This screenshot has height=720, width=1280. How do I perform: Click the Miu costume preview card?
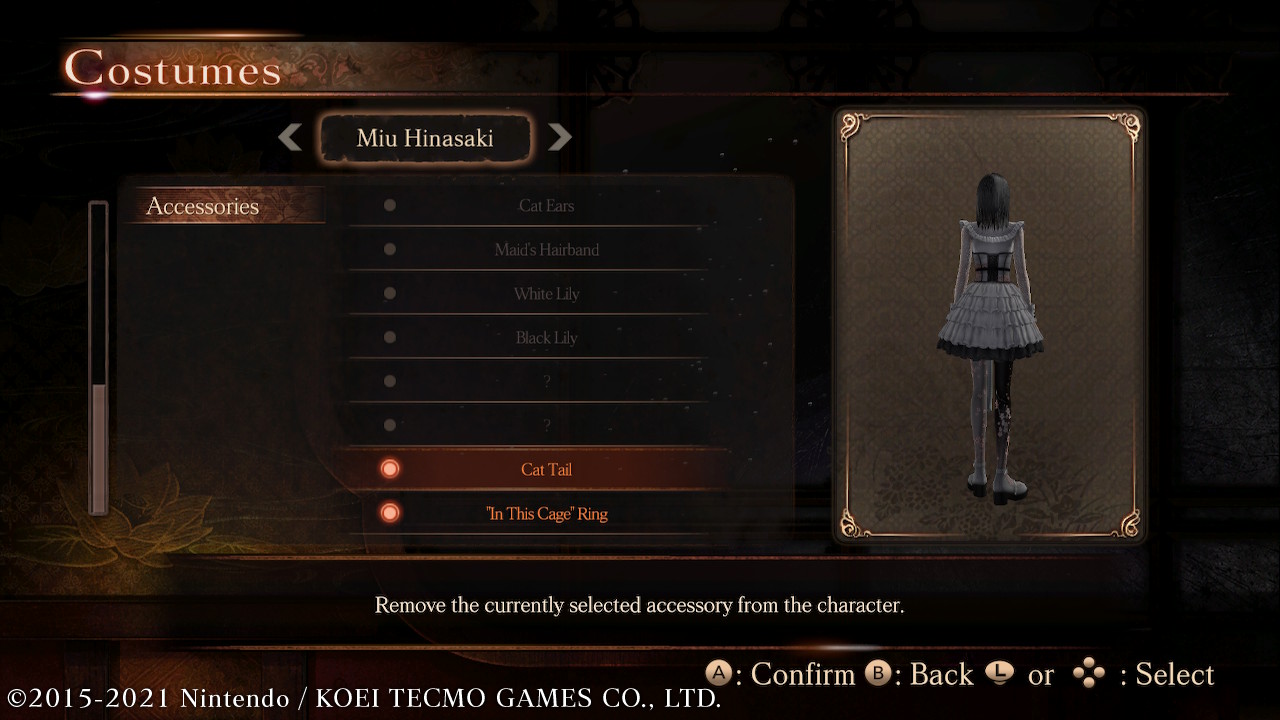(x=990, y=325)
